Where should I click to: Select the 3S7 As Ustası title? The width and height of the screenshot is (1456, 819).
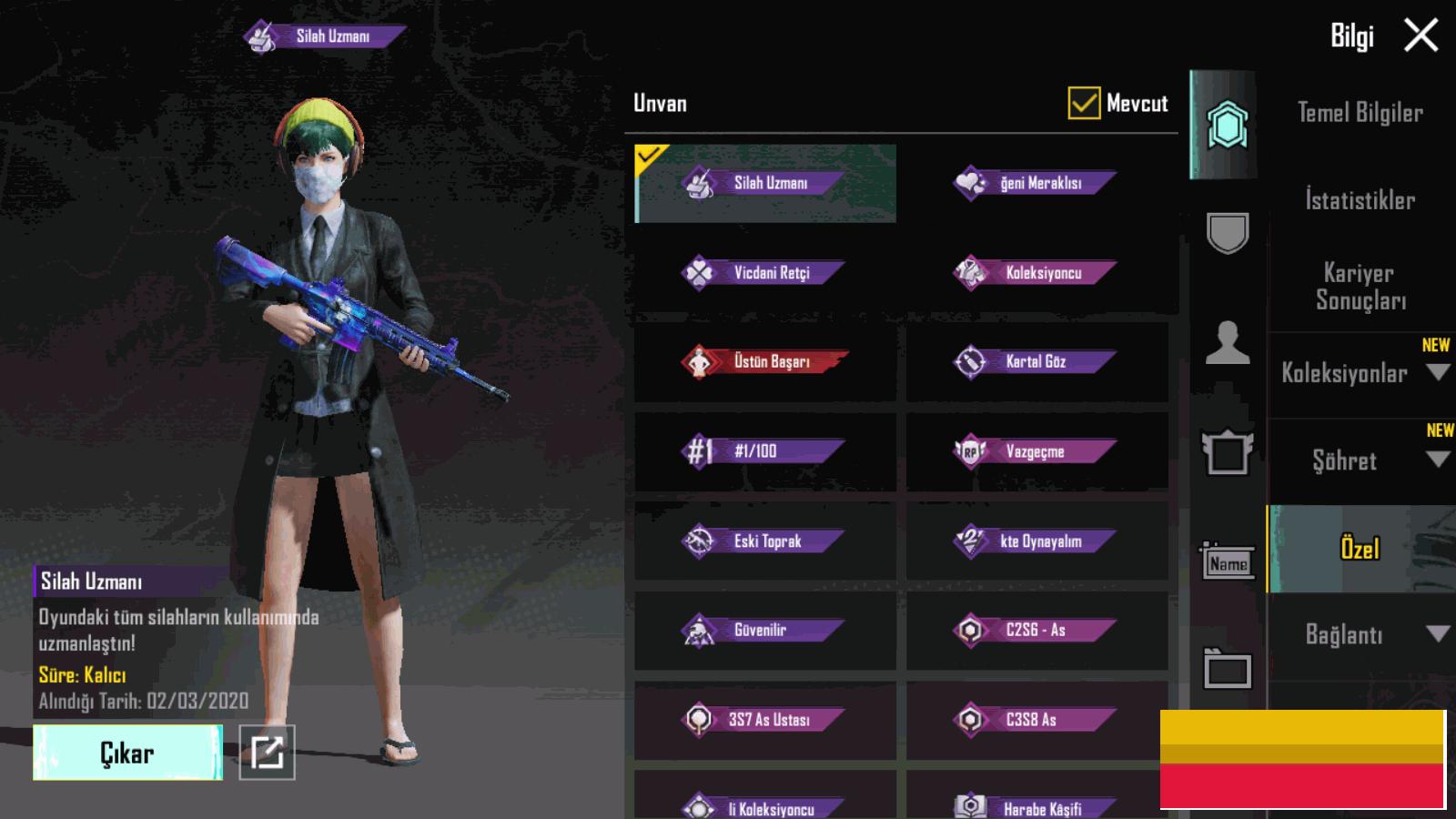(764, 720)
